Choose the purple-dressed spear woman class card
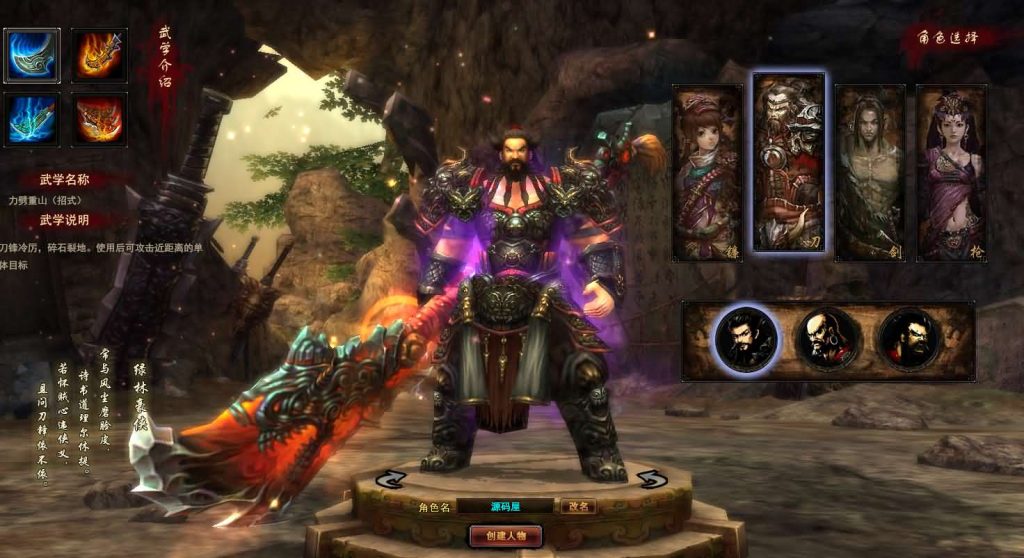This screenshot has width=1024, height=558. [951, 172]
